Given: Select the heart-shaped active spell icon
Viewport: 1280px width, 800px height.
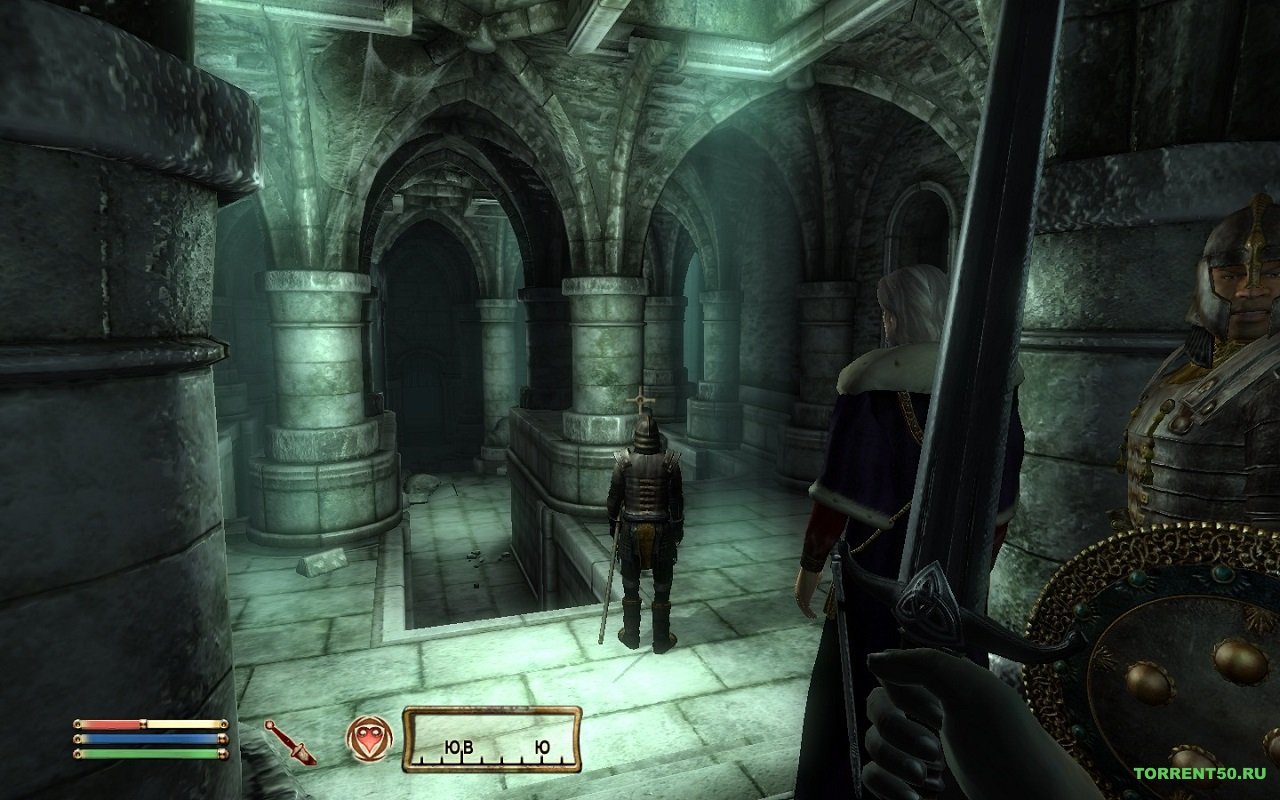Looking at the screenshot, I should tap(369, 738).
